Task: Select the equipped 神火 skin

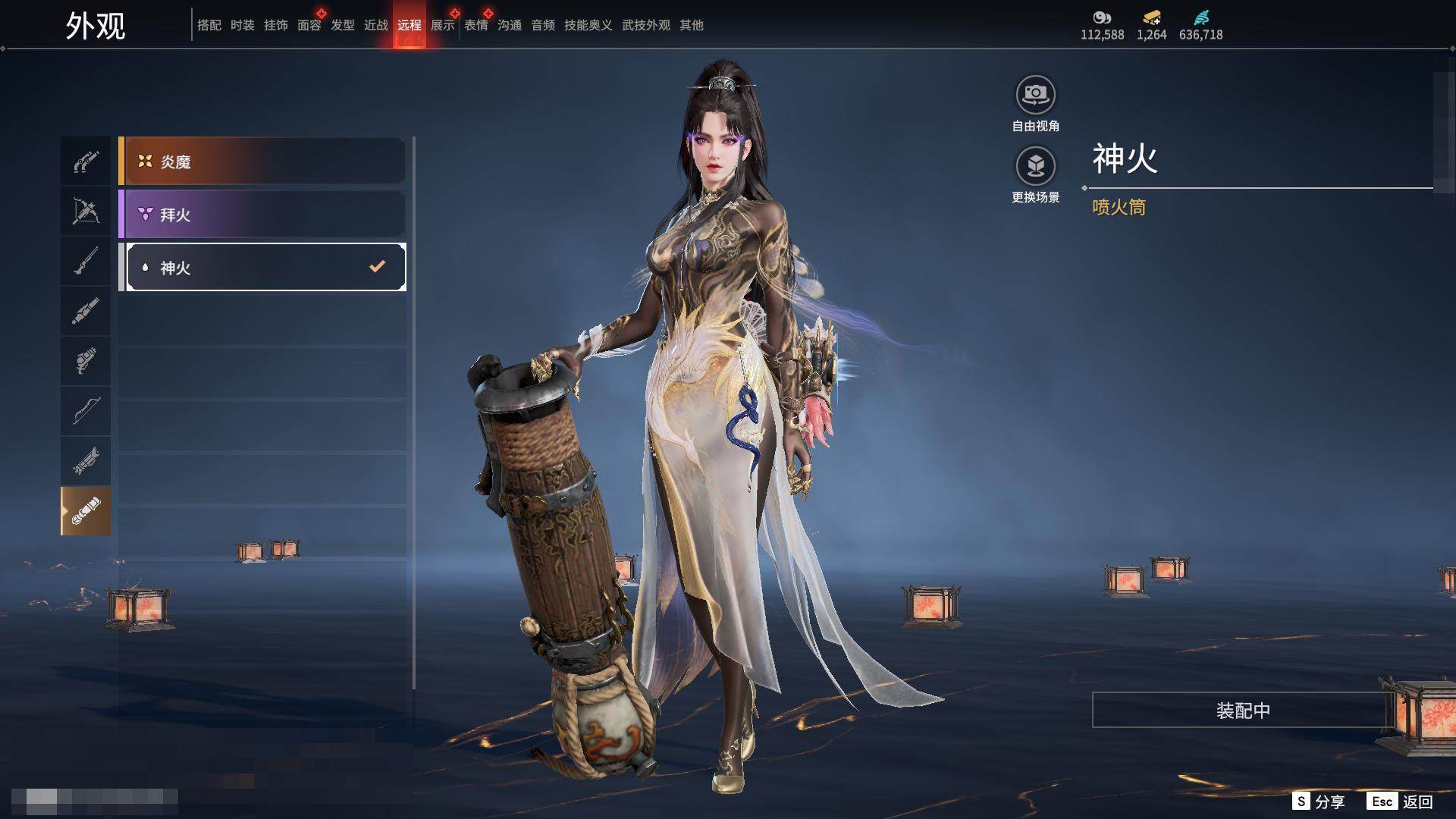Action: (x=265, y=267)
